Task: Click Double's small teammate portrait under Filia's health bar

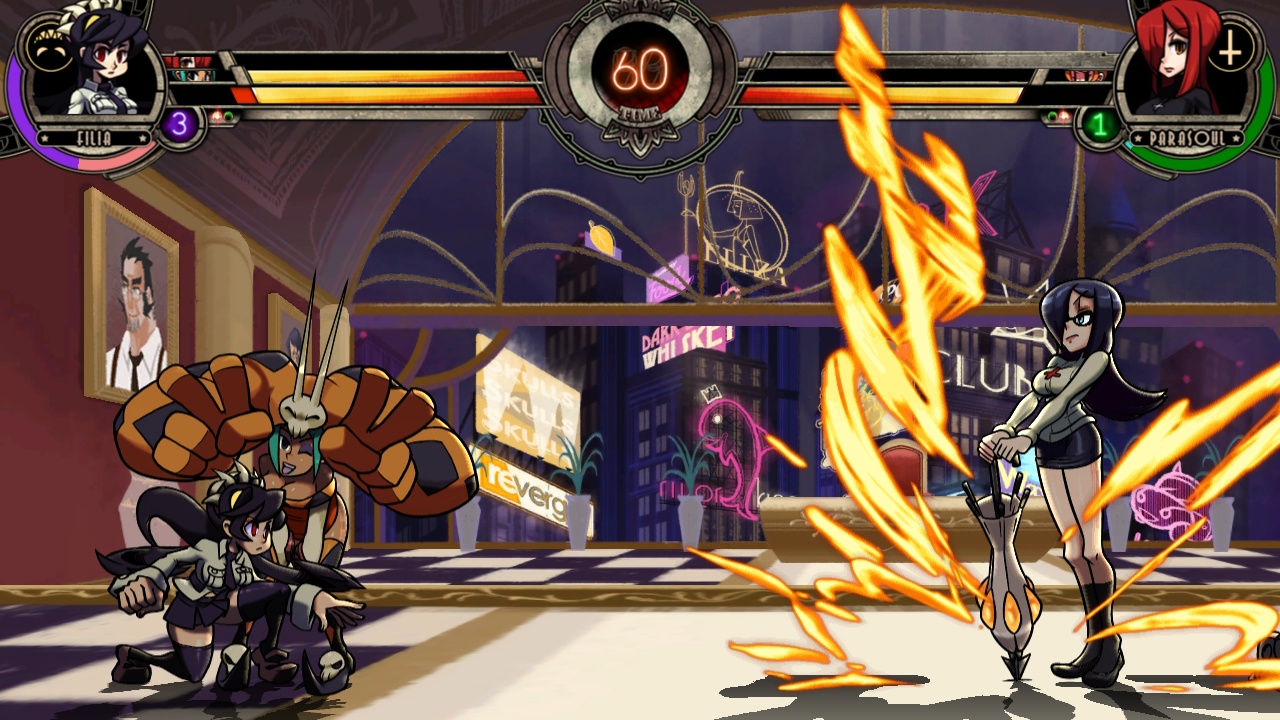Action: click(192, 76)
